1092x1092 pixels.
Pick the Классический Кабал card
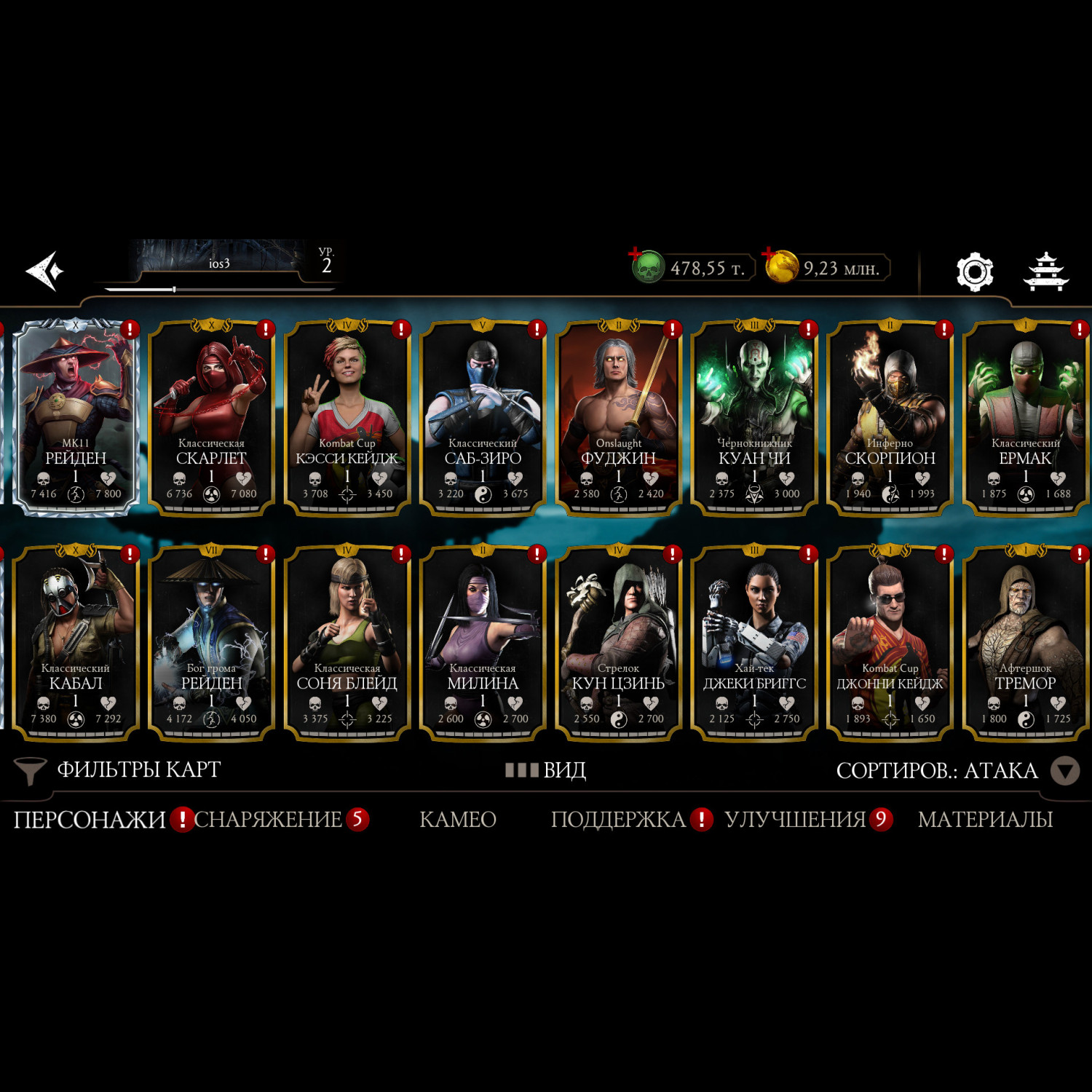click(76, 642)
